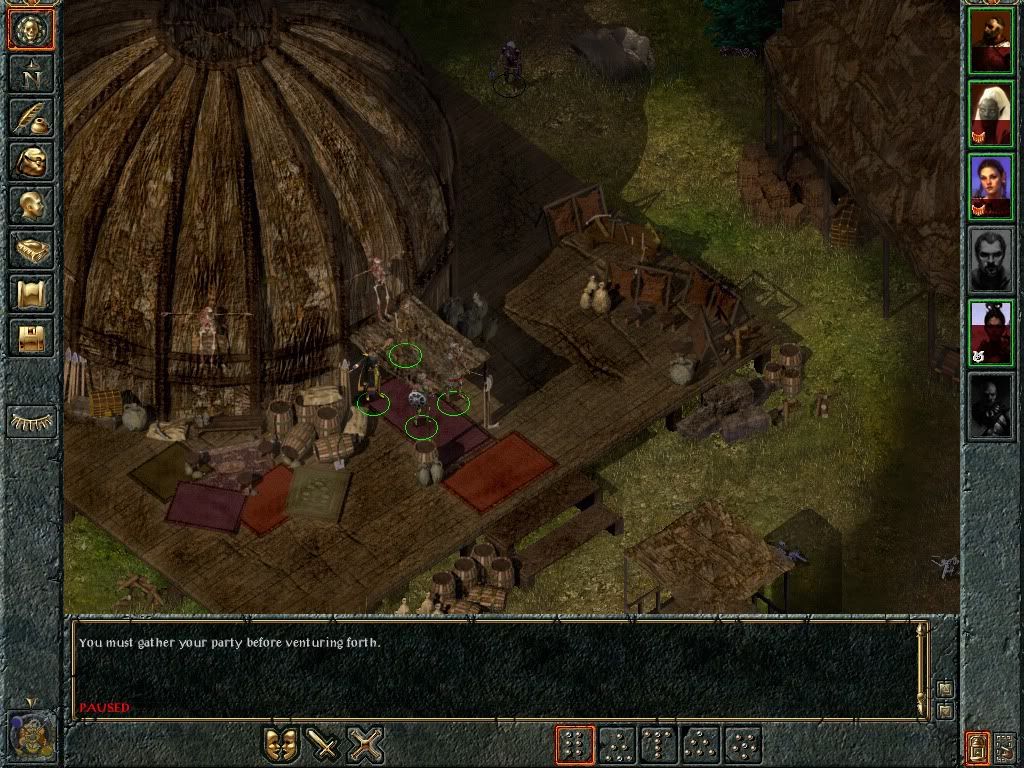Open the inventory helmeted figure icon
This screenshot has width=1024, height=768.
[x=30, y=162]
